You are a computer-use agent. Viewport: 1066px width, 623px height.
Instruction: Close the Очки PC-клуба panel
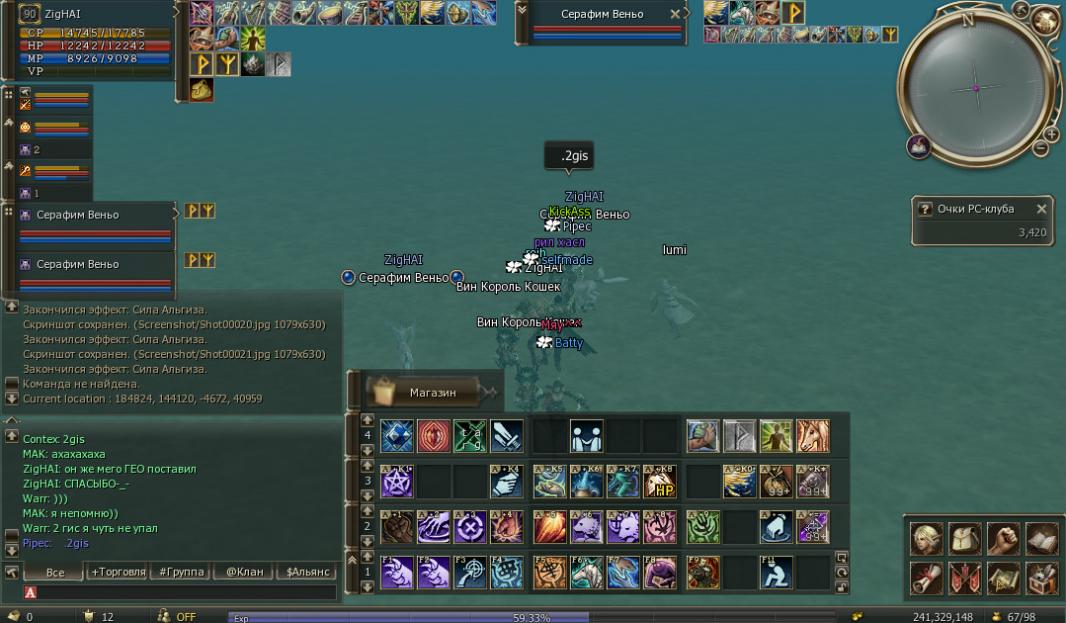pyautogui.click(x=1041, y=209)
